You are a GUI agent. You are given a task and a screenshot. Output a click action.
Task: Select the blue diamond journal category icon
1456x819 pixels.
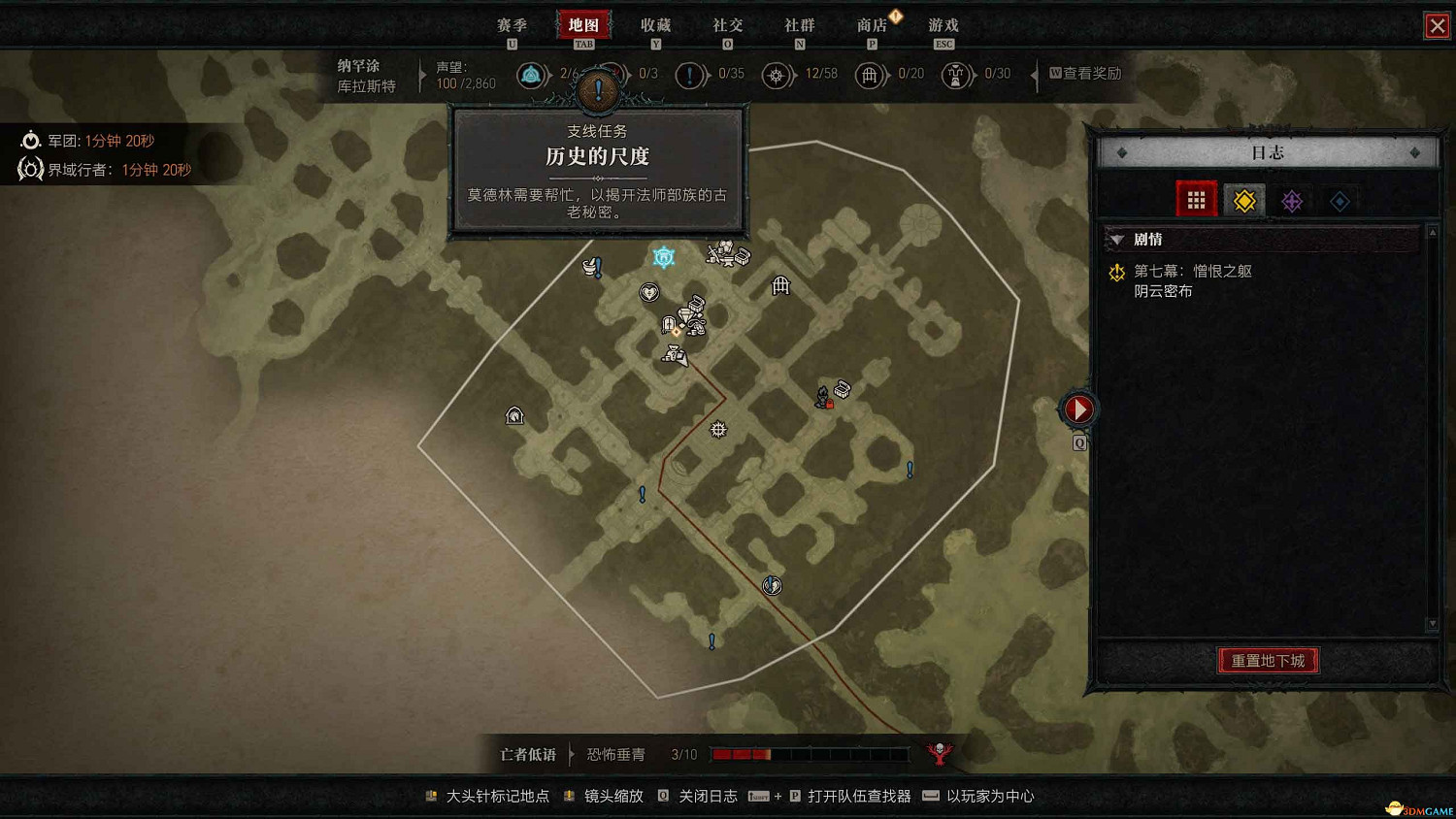pos(1340,200)
